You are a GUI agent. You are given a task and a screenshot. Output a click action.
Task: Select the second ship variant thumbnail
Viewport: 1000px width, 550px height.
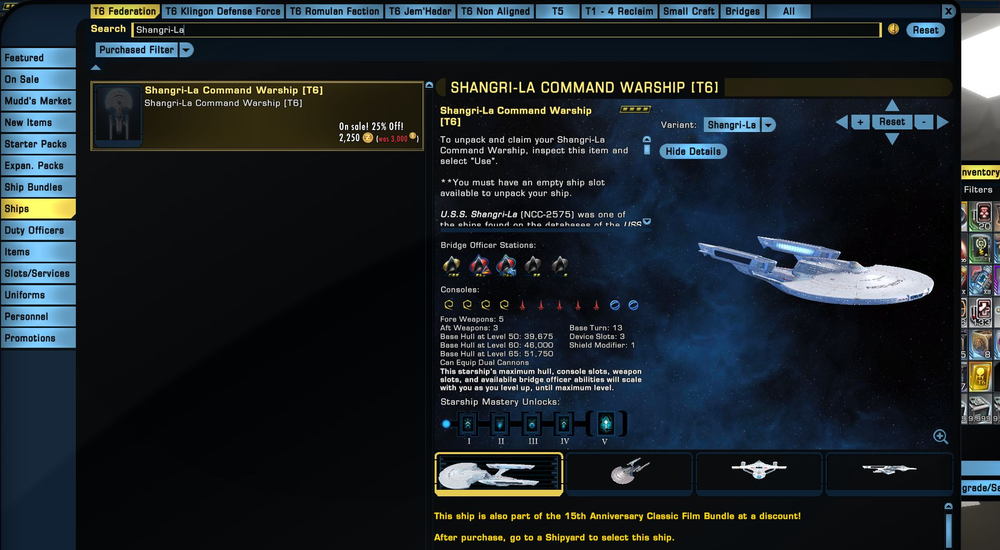(629, 472)
